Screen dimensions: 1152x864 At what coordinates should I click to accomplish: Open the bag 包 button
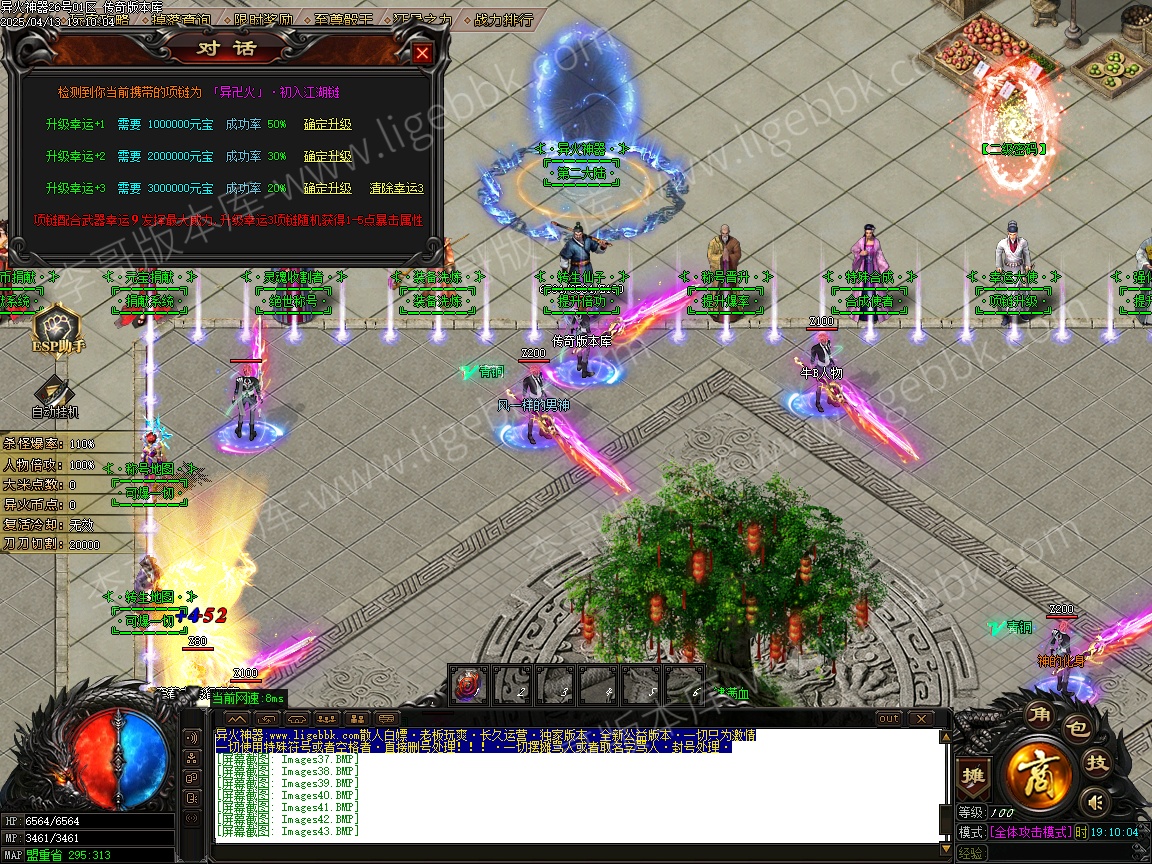coord(1076,727)
